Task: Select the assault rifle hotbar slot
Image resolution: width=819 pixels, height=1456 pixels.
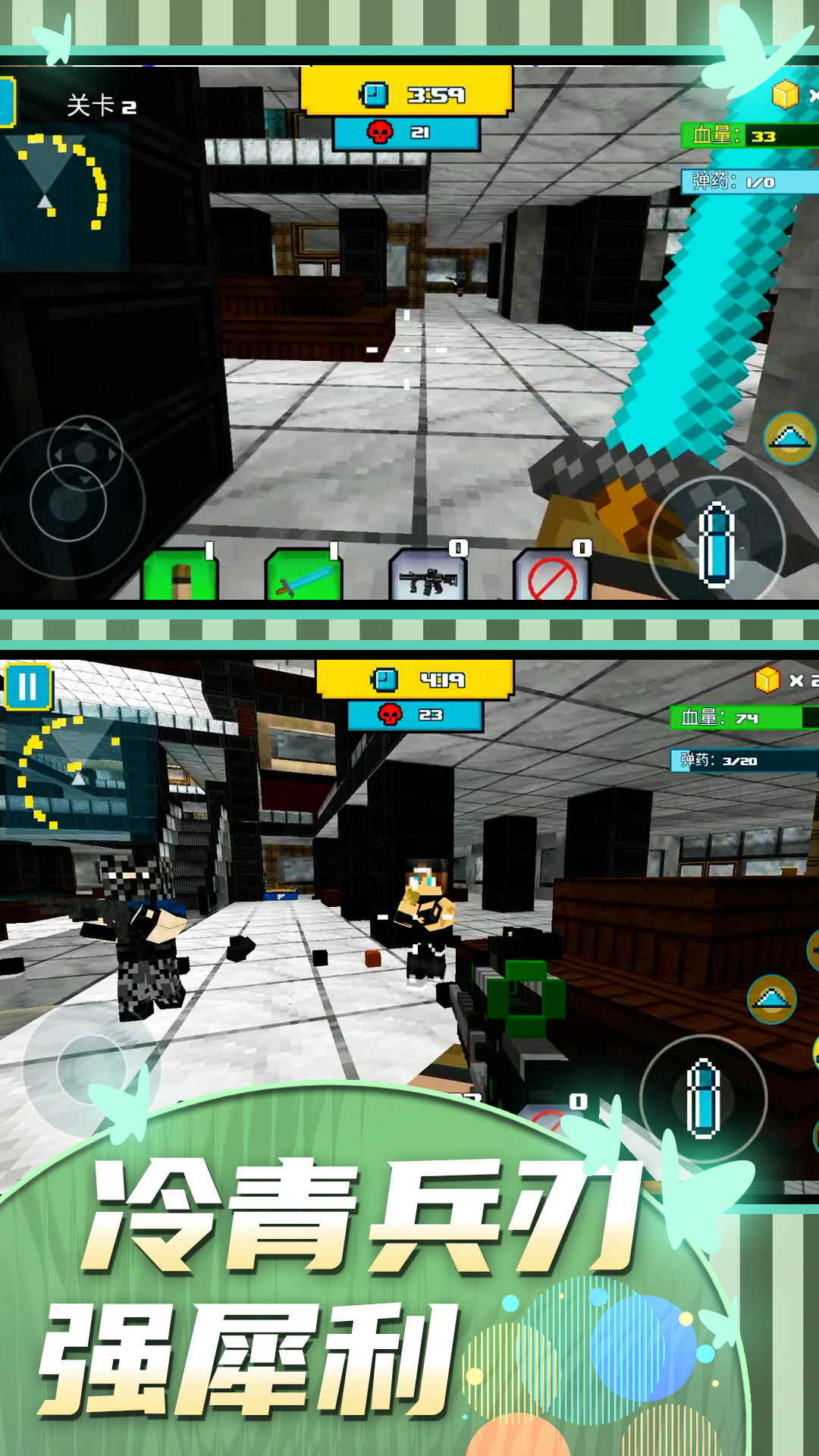Action: [x=428, y=576]
